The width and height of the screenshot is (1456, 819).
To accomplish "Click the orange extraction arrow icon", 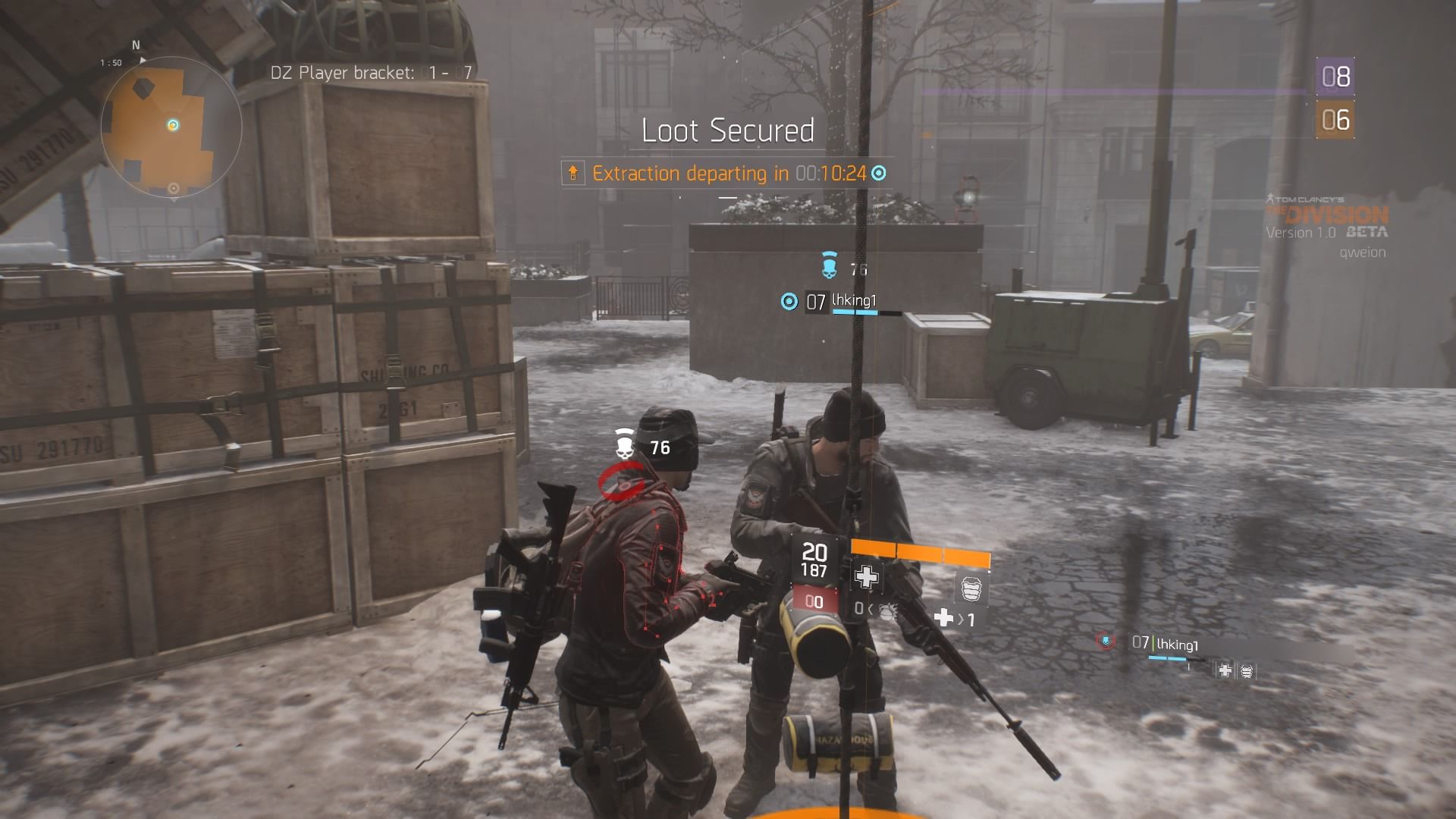I will pyautogui.click(x=573, y=174).
